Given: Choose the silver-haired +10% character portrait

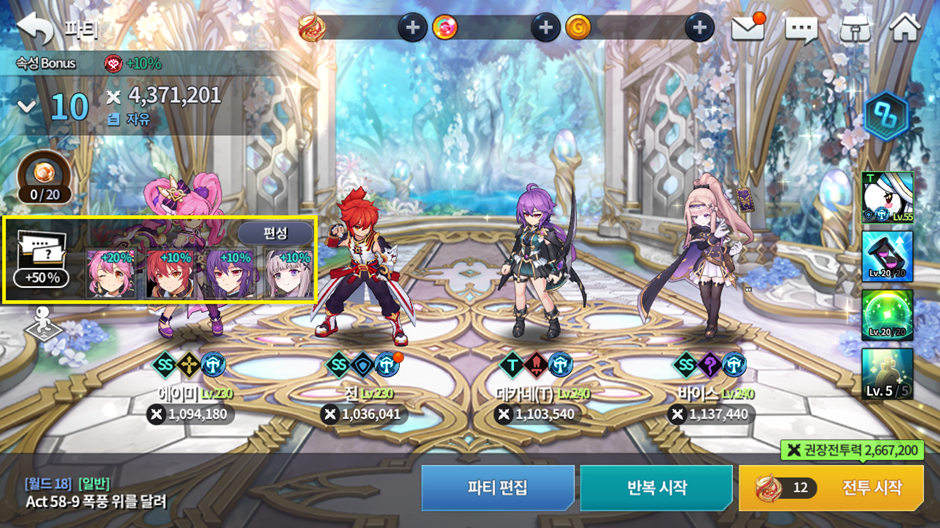Looking at the screenshot, I should (289, 274).
